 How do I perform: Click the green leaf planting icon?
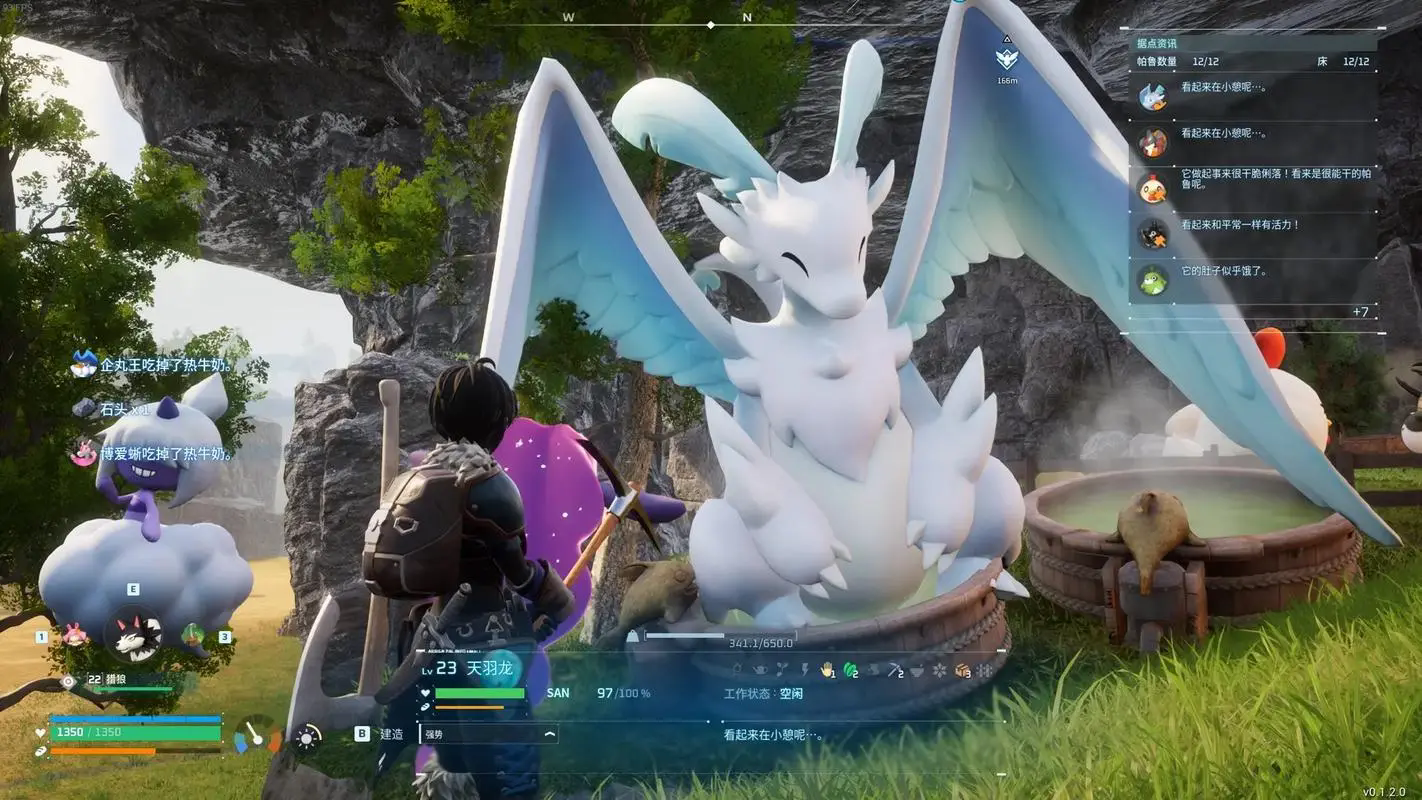point(851,669)
